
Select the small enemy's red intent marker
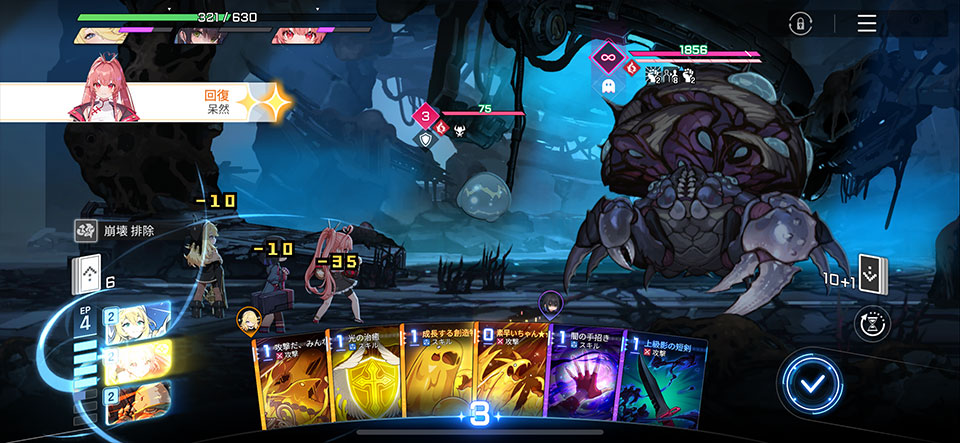tap(424, 115)
